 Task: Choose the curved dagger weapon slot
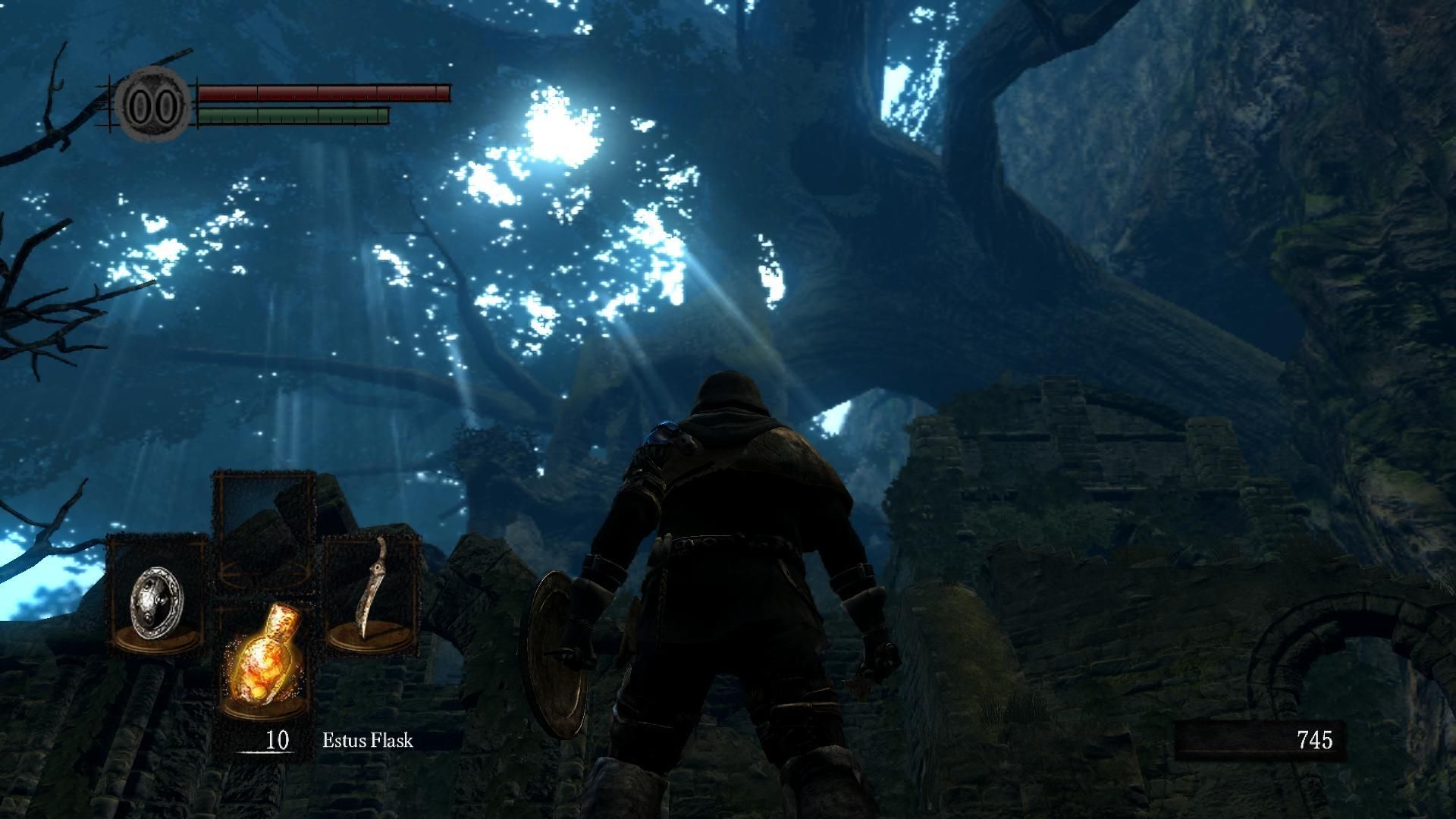(x=372, y=593)
